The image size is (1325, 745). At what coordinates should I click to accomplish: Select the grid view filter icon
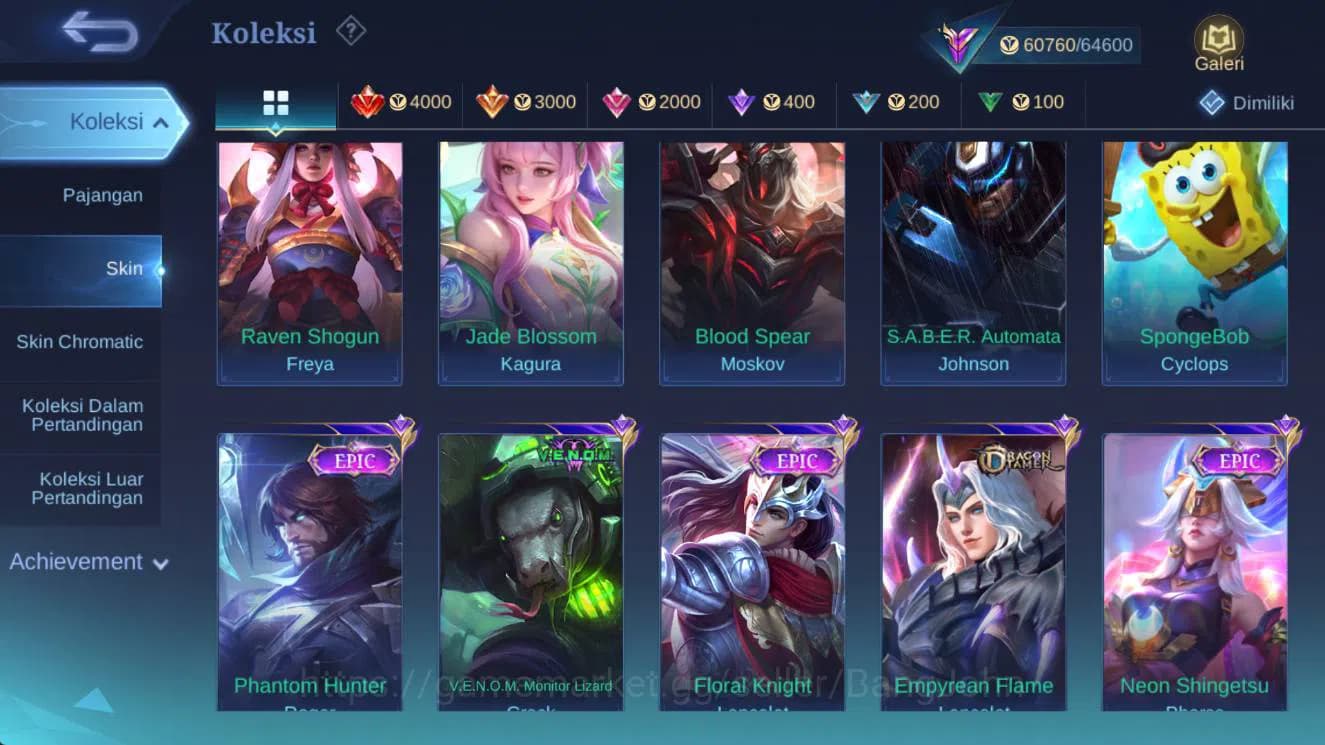point(273,101)
